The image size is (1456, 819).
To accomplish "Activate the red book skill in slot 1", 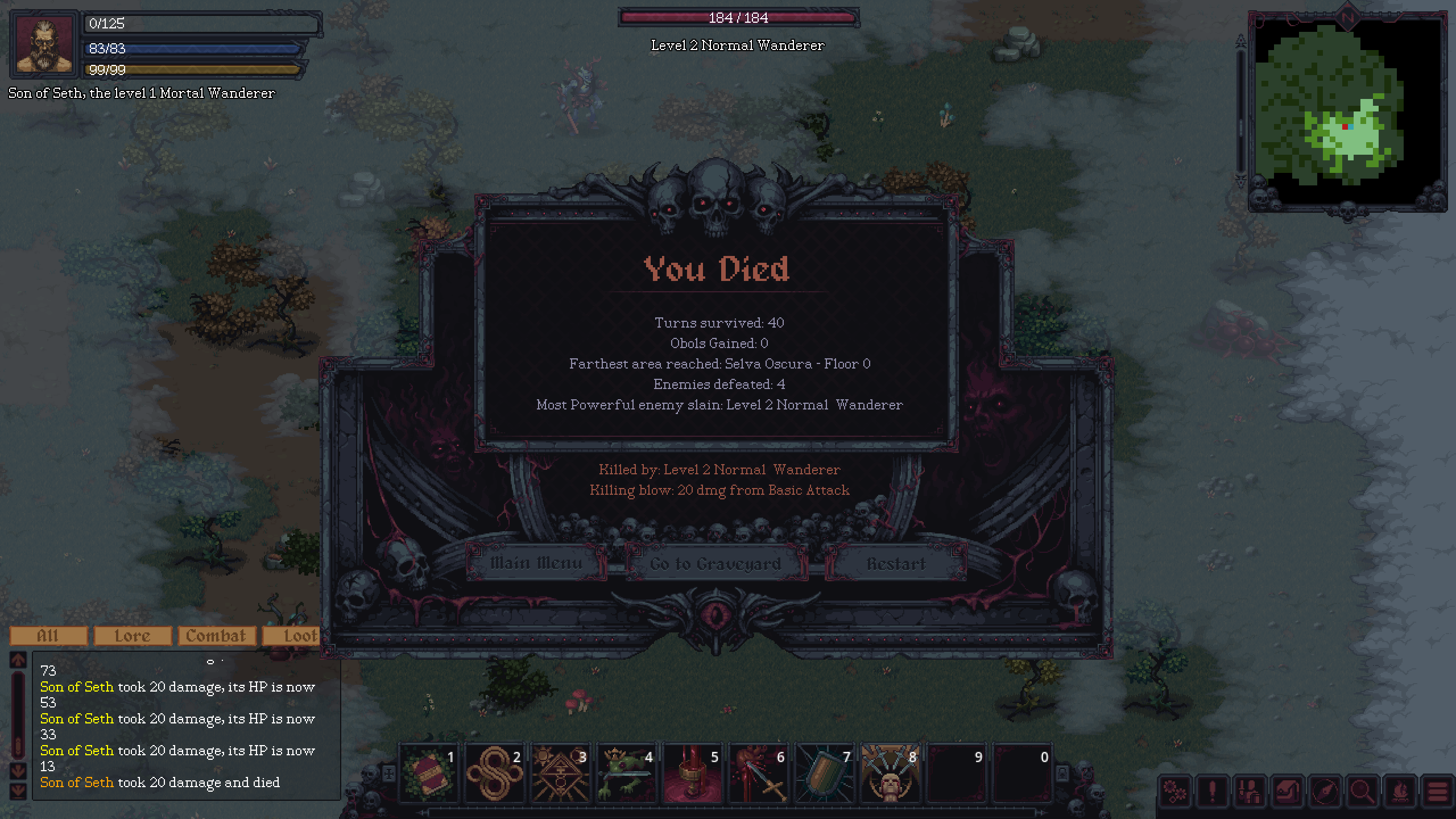I will tap(429, 773).
